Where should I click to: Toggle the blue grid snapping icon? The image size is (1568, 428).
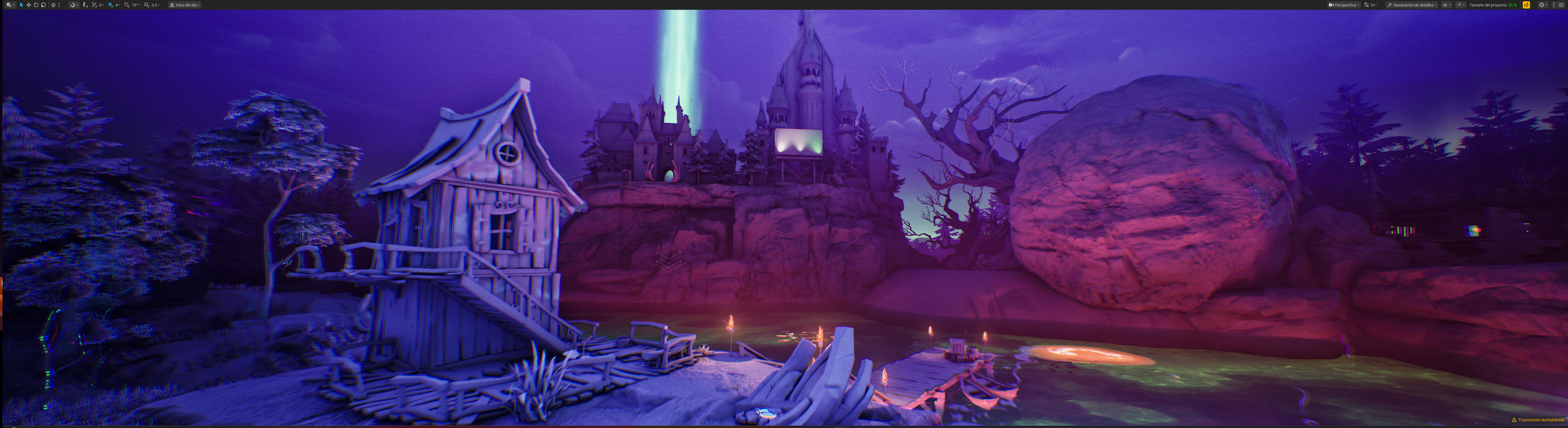click(x=110, y=5)
